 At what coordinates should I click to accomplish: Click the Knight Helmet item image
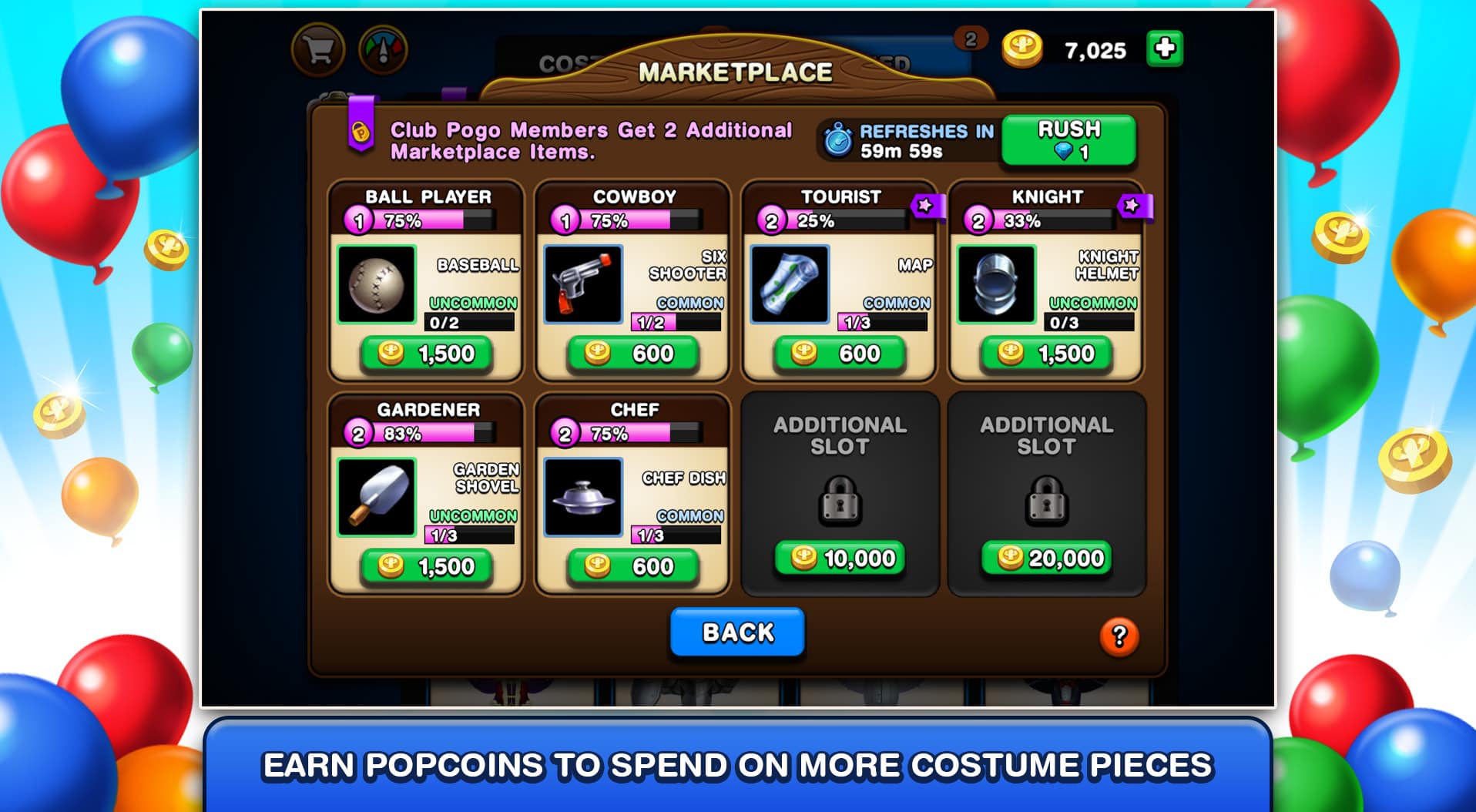[997, 286]
